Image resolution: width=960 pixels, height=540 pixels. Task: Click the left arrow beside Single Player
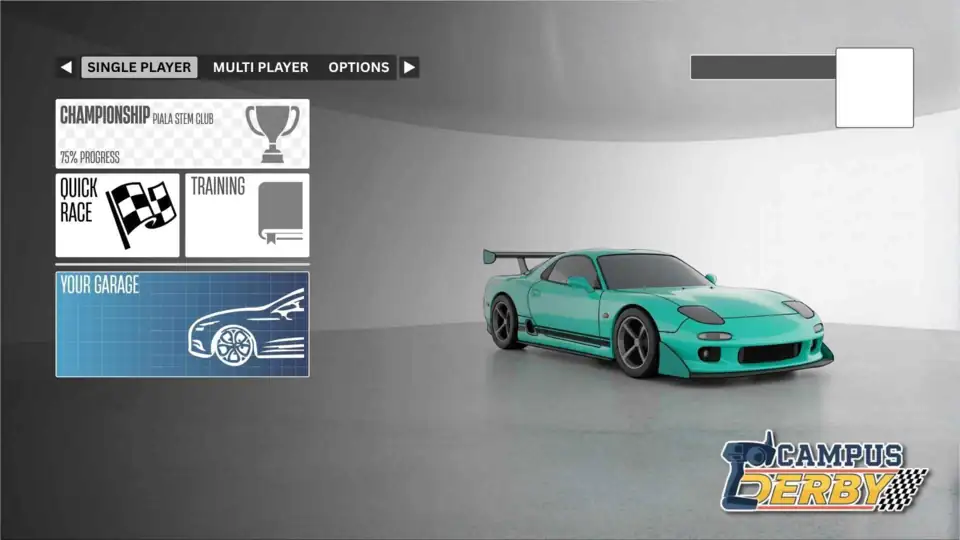(66, 68)
